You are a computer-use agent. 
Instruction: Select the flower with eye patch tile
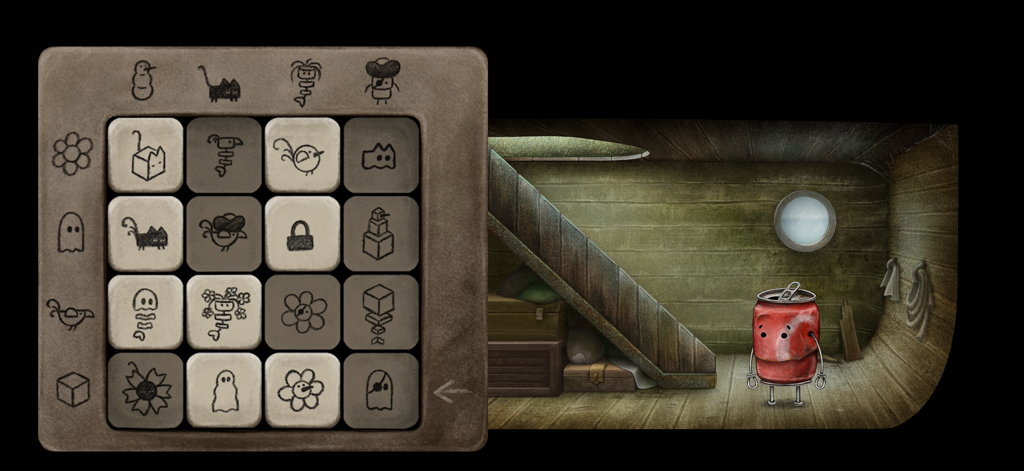(x=302, y=311)
